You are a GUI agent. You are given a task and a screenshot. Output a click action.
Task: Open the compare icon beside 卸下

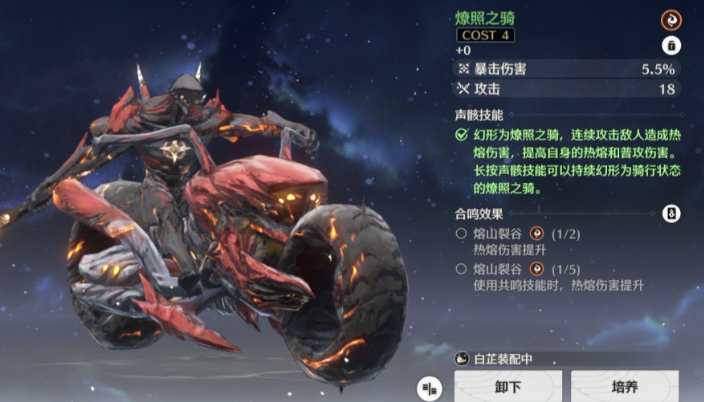click(x=430, y=387)
